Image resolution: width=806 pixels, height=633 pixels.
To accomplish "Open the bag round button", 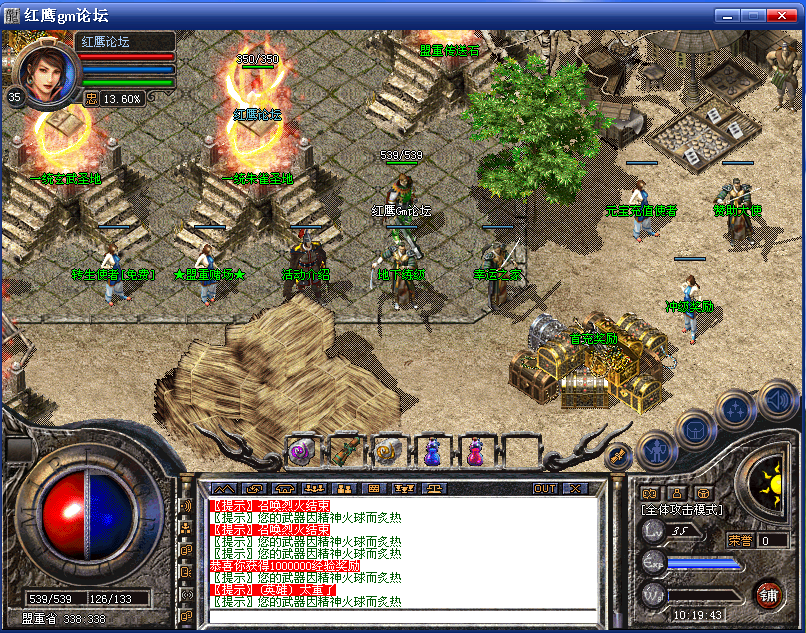I will click(x=696, y=430).
